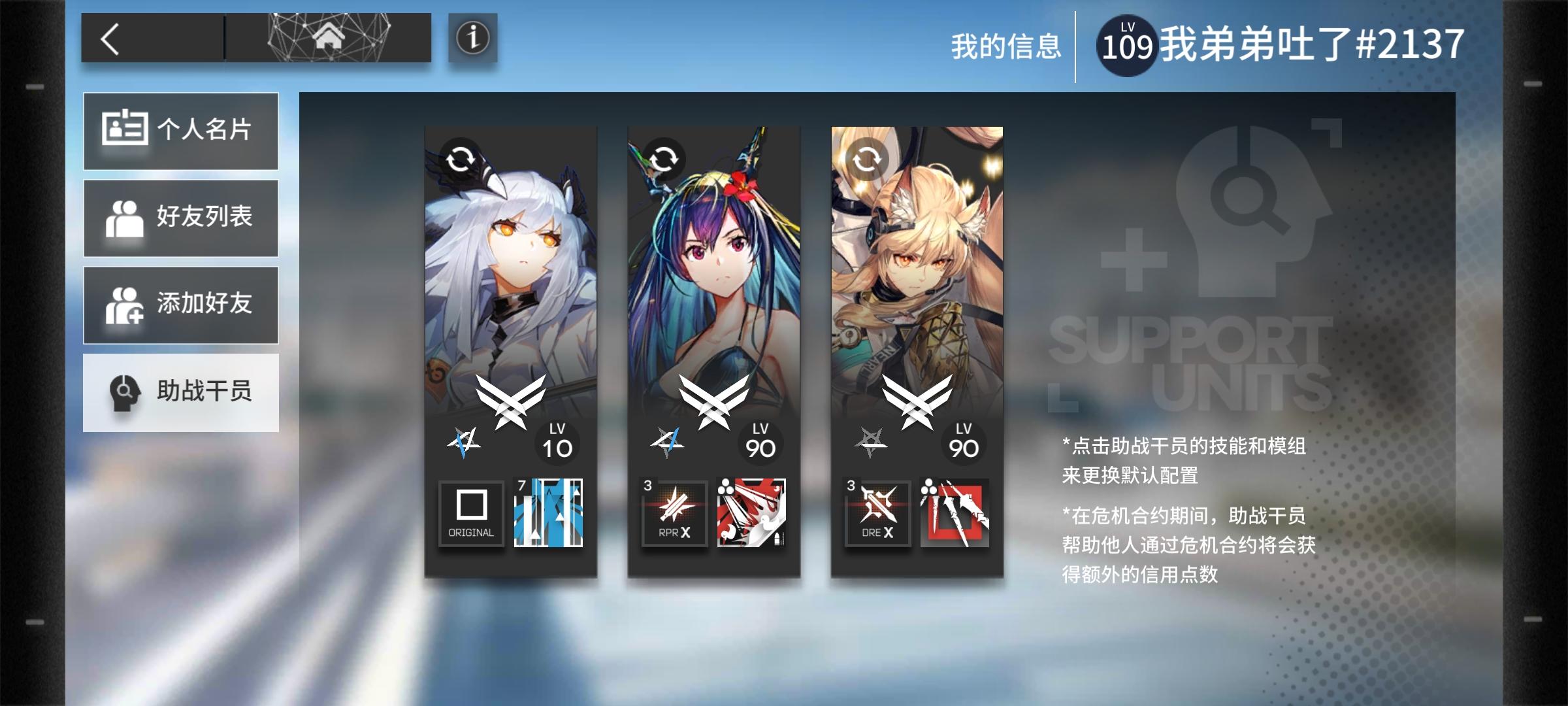Click the back arrow icon top left
This screenshot has width=1568, height=706.
pyautogui.click(x=110, y=39)
